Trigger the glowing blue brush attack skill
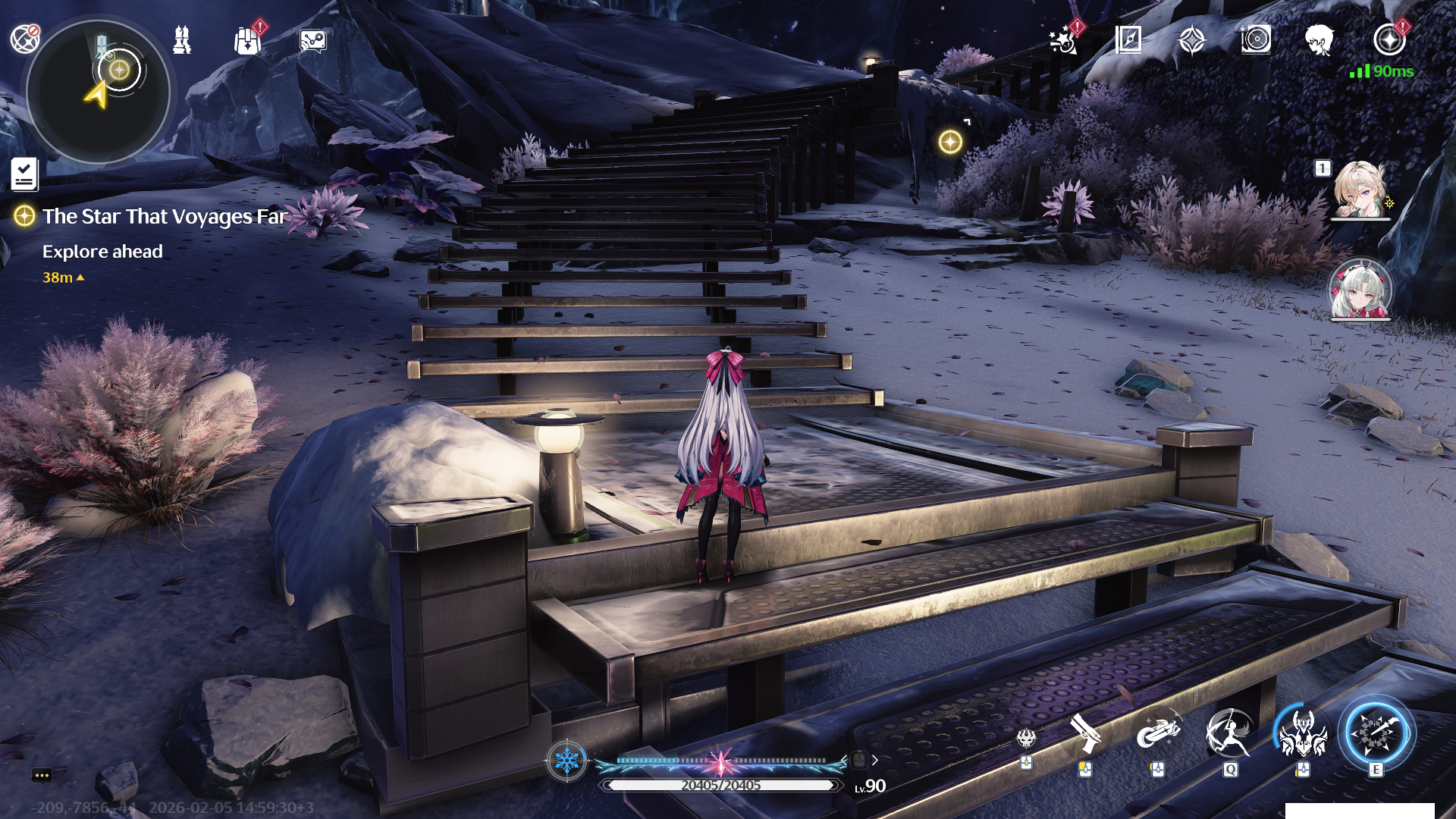This screenshot has width=1456, height=819. [1376, 733]
